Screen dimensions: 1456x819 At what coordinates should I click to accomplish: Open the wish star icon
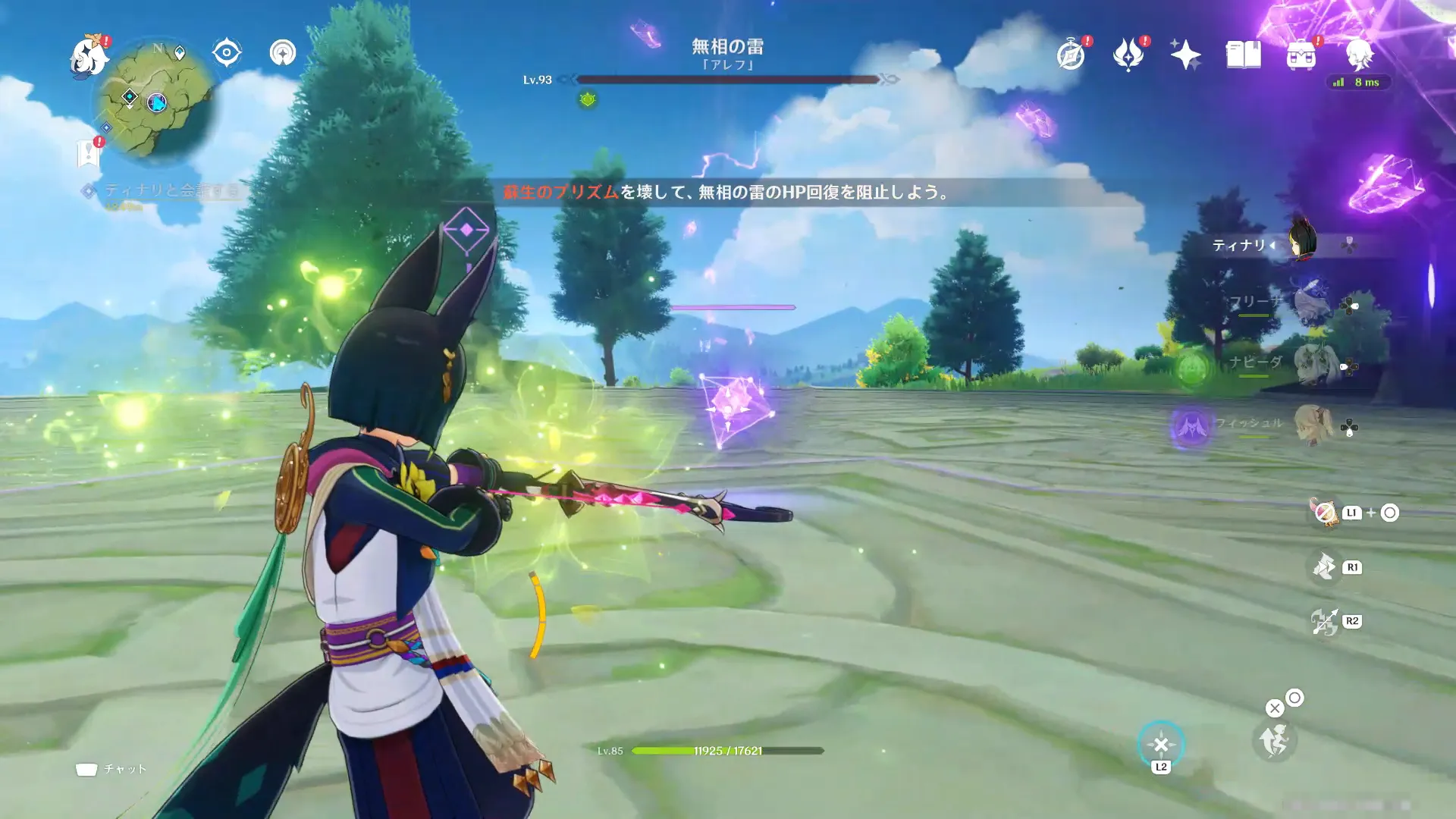(x=1185, y=55)
